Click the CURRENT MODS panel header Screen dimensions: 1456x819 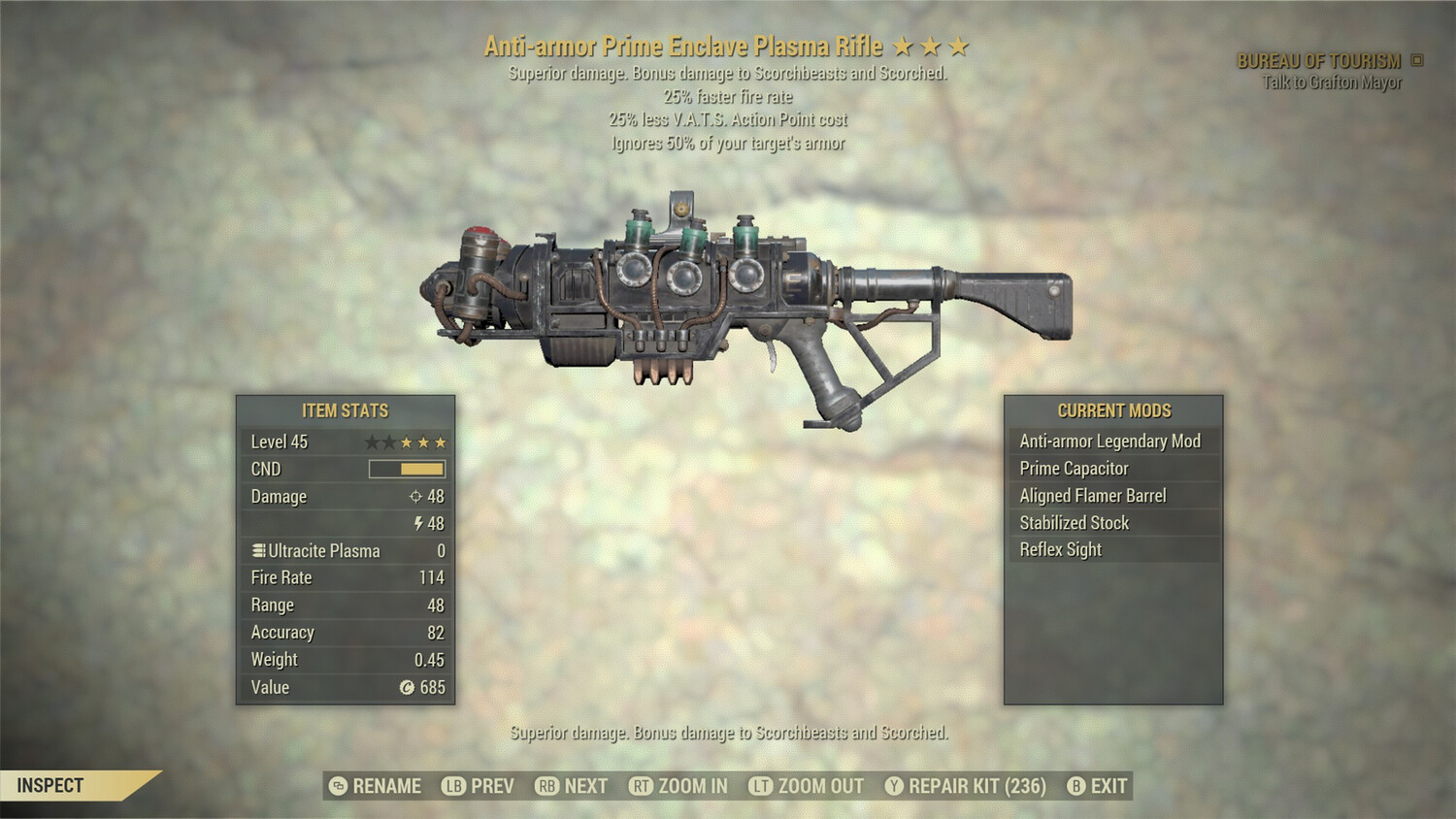pyautogui.click(x=1114, y=410)
